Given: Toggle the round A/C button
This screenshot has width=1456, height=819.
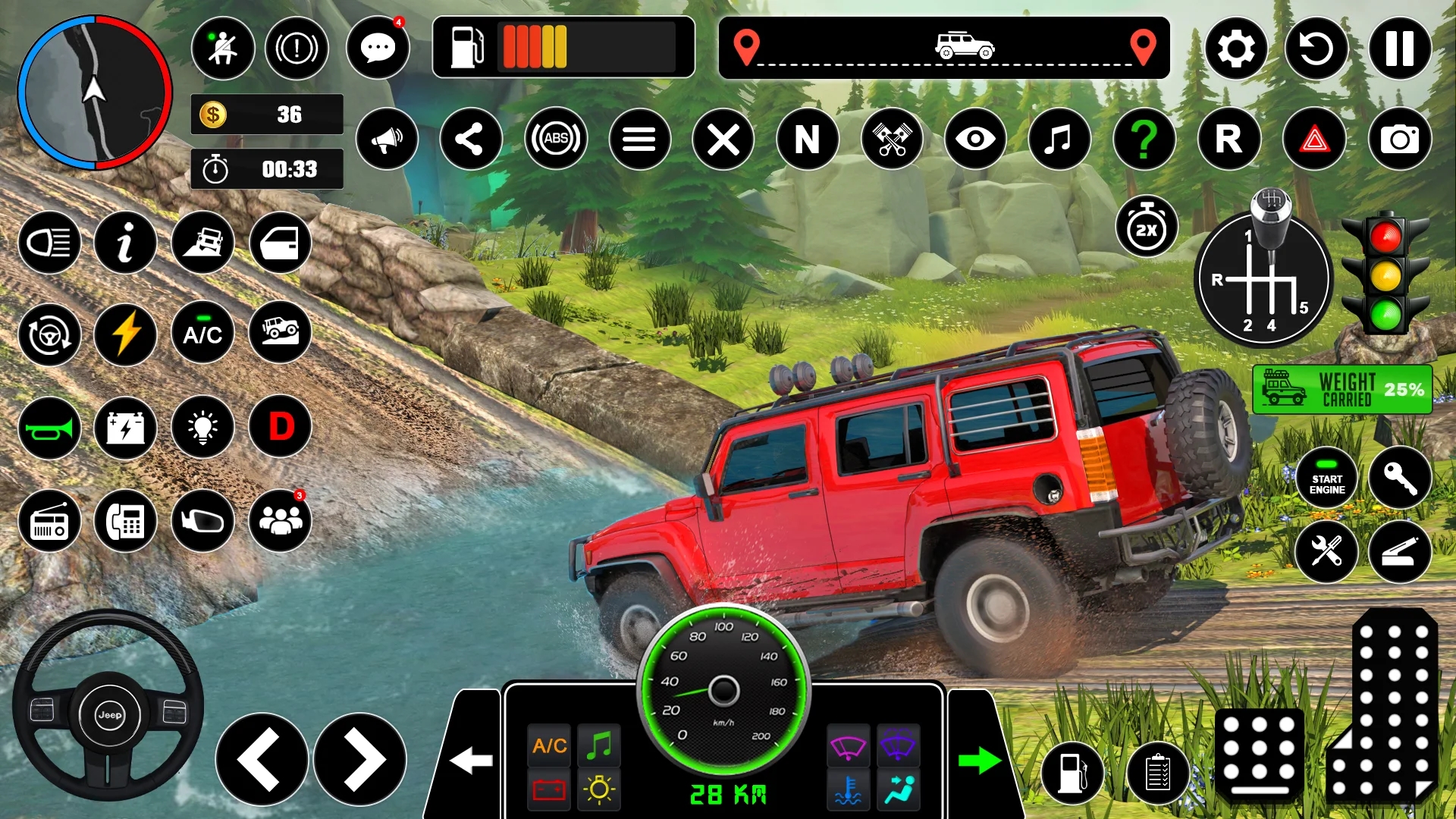Looking at the screenshot, I should click(202, 334).
